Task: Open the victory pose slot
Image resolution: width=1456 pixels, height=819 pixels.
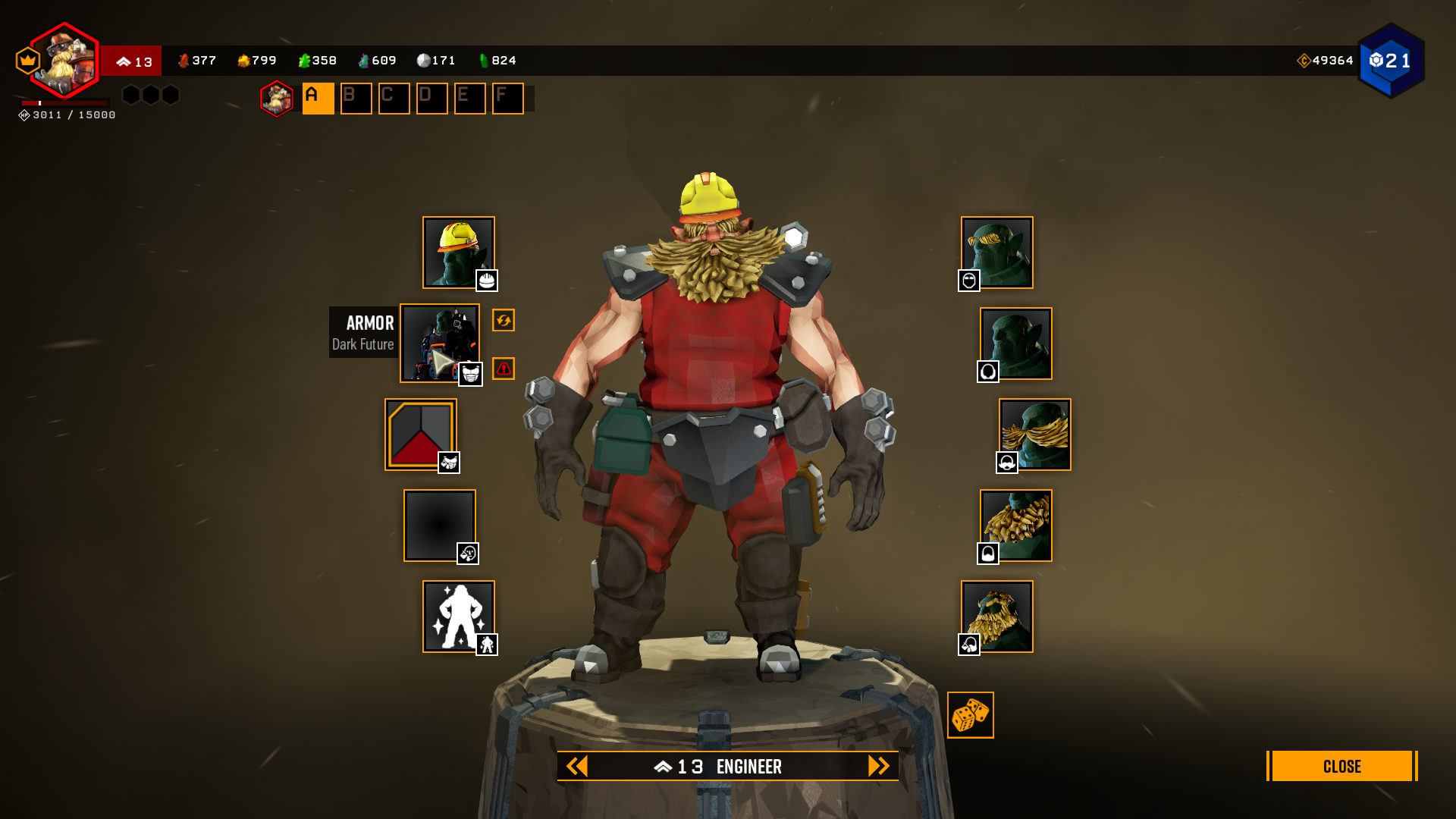Action: [458, 617]
